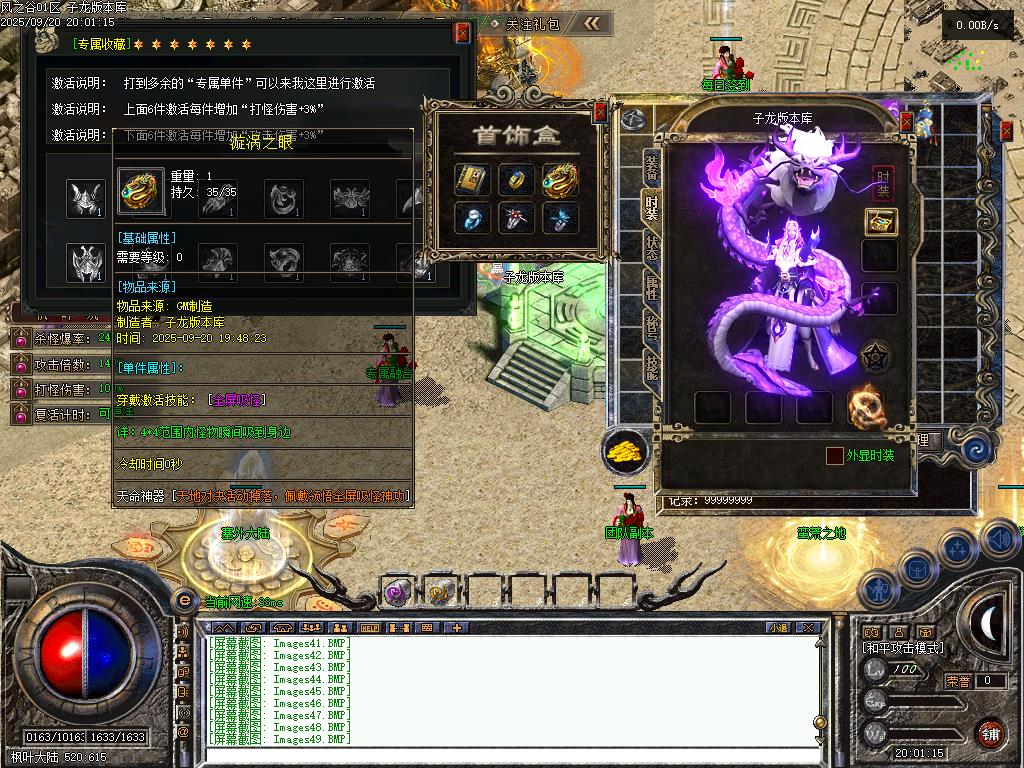1024x768 pixels.
Task: Select the first collection slot above 漩涡之眼
Action: [84, 198]
